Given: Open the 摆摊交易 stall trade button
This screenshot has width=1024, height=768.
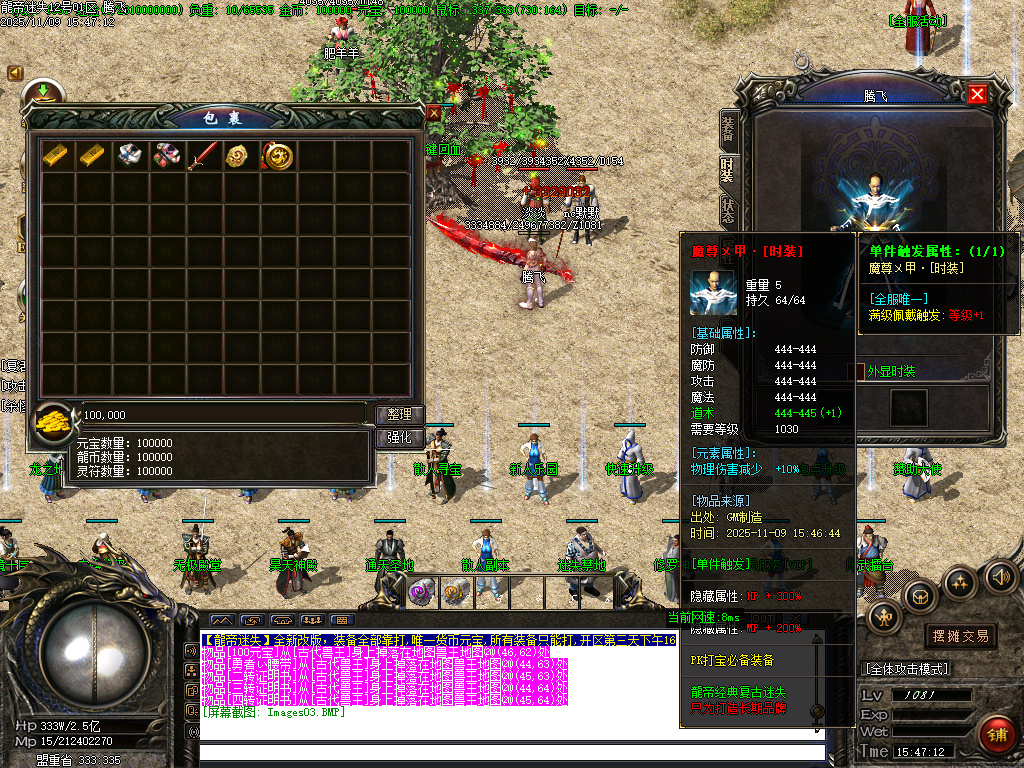Looking at the screenshot, I should point(960,636).
